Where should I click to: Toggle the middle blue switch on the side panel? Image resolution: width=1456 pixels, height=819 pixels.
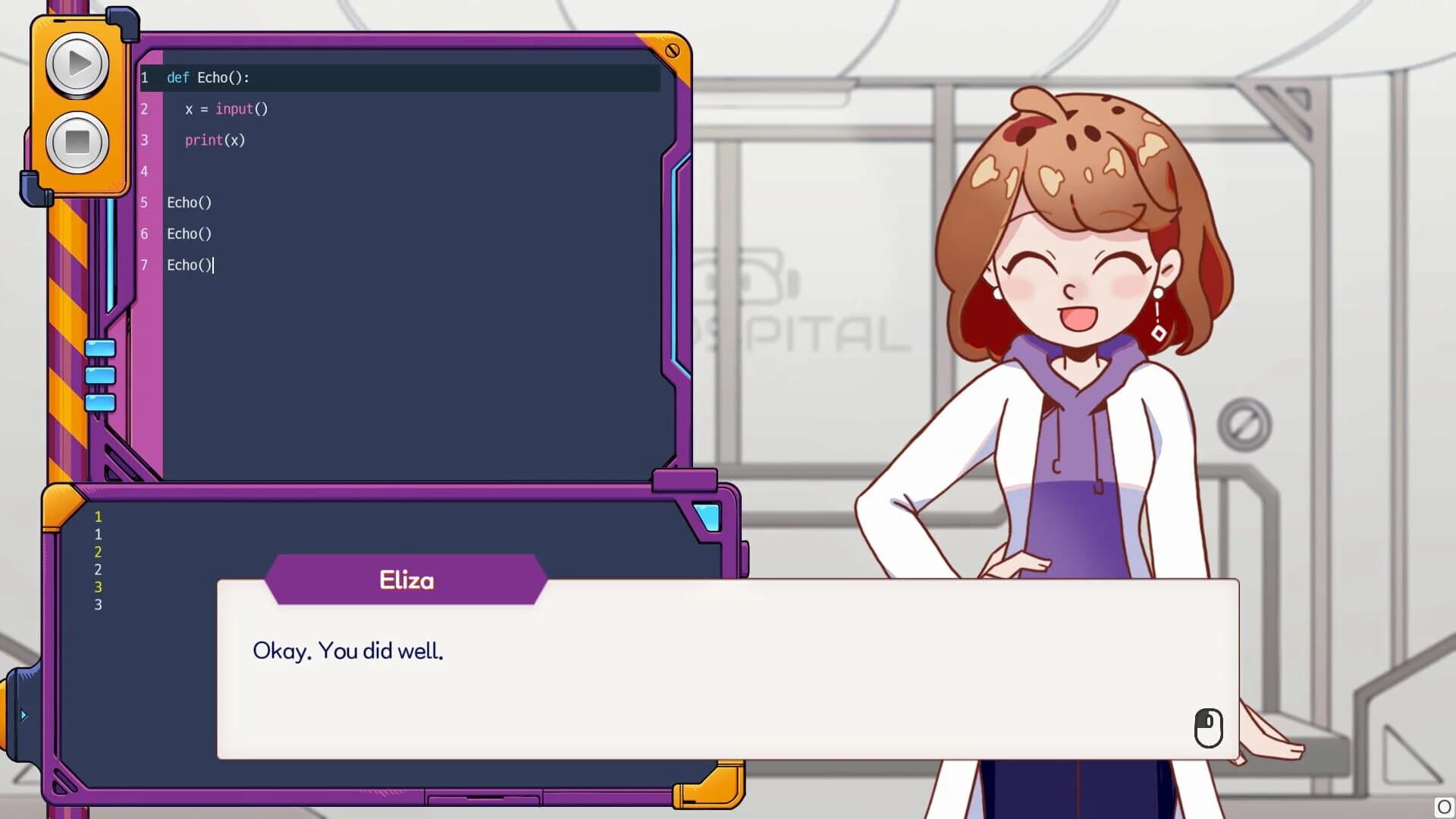(x=99, y=374)
